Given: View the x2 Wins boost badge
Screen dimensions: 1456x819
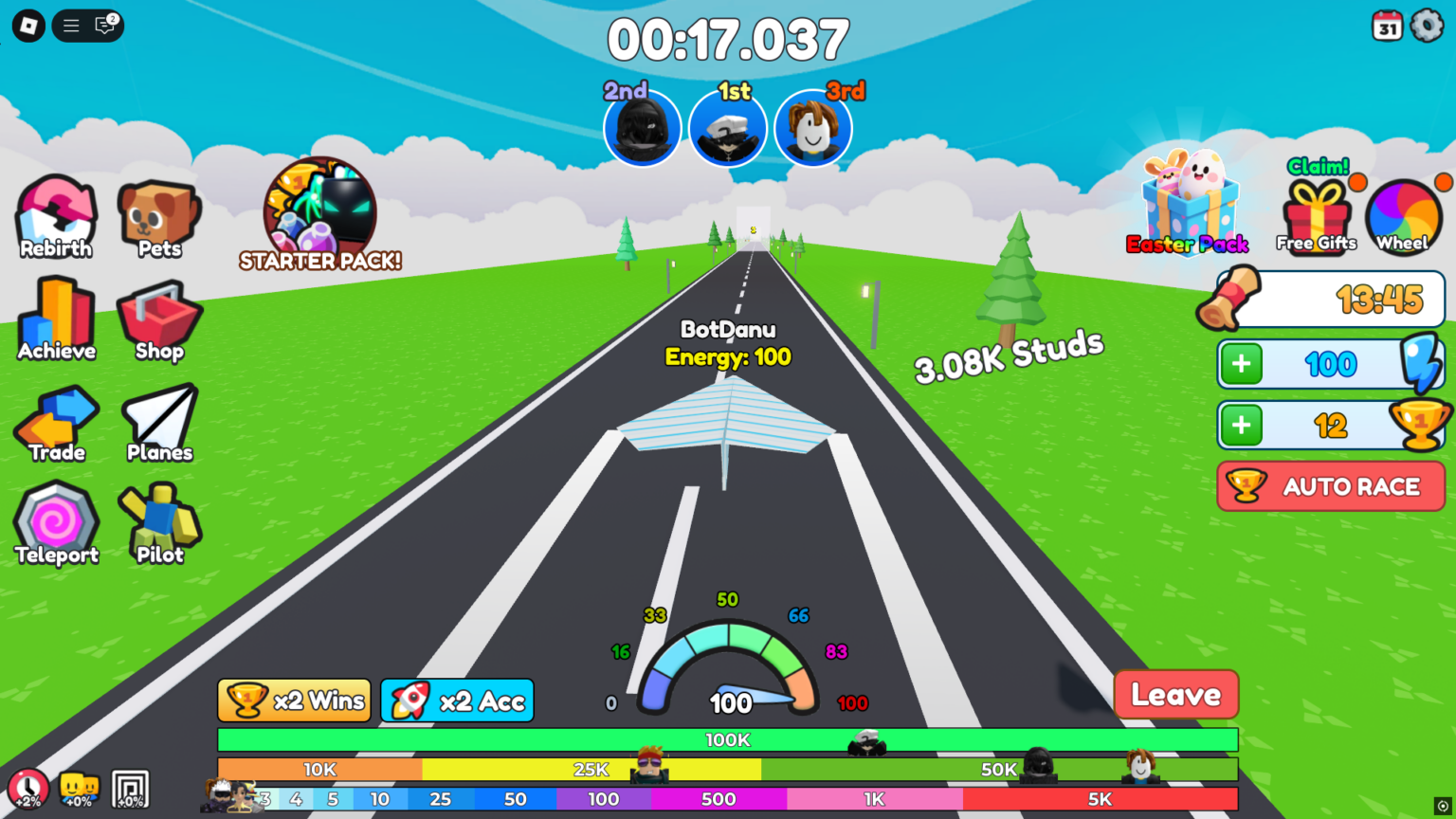Looking at the screenshot, I should point(294,701).
